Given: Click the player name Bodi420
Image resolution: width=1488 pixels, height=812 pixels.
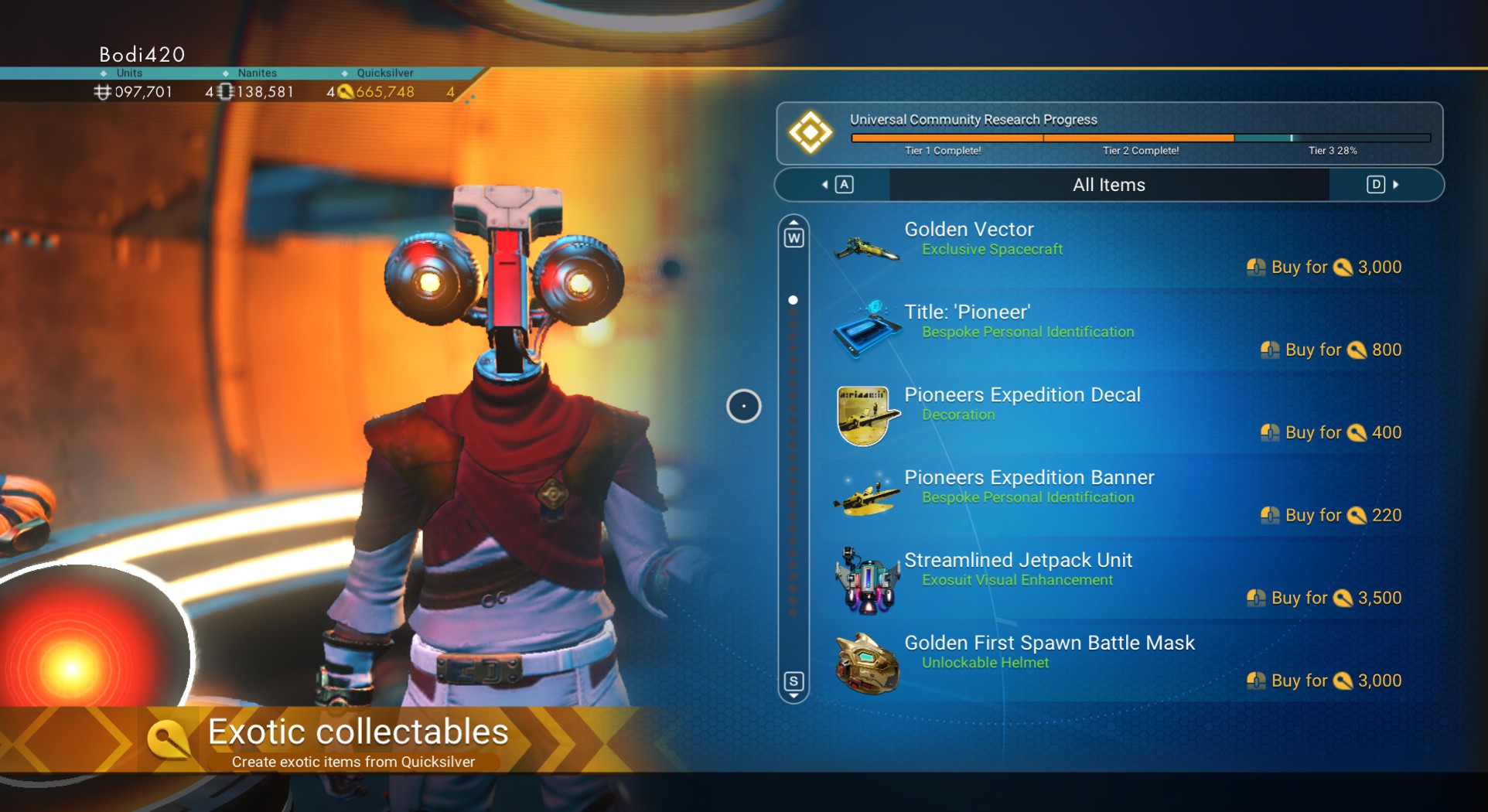Looking at the screenshot, I should [142, 54].
